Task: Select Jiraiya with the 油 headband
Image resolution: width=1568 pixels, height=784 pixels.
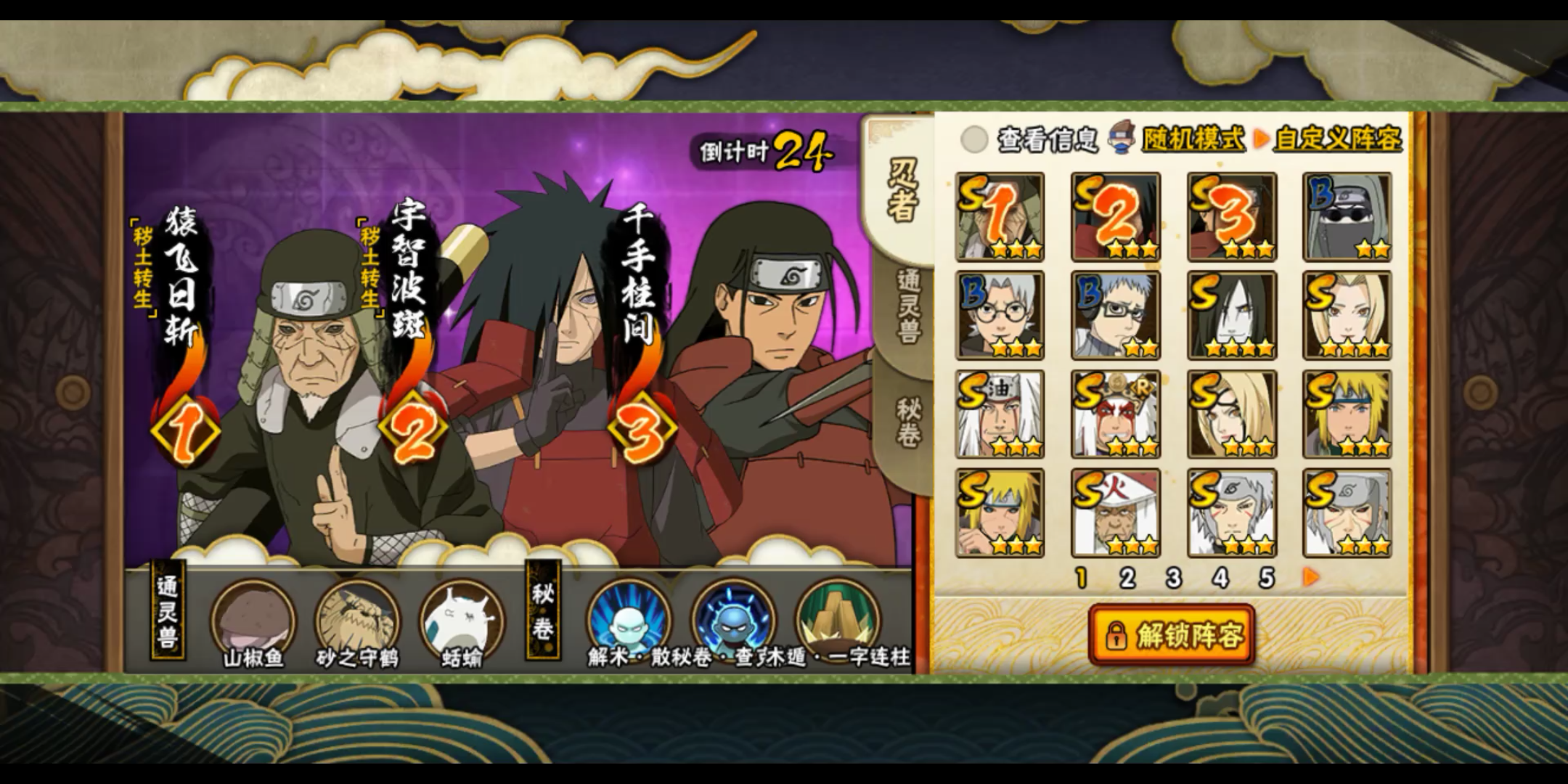Action: [x=1000, y=414]
